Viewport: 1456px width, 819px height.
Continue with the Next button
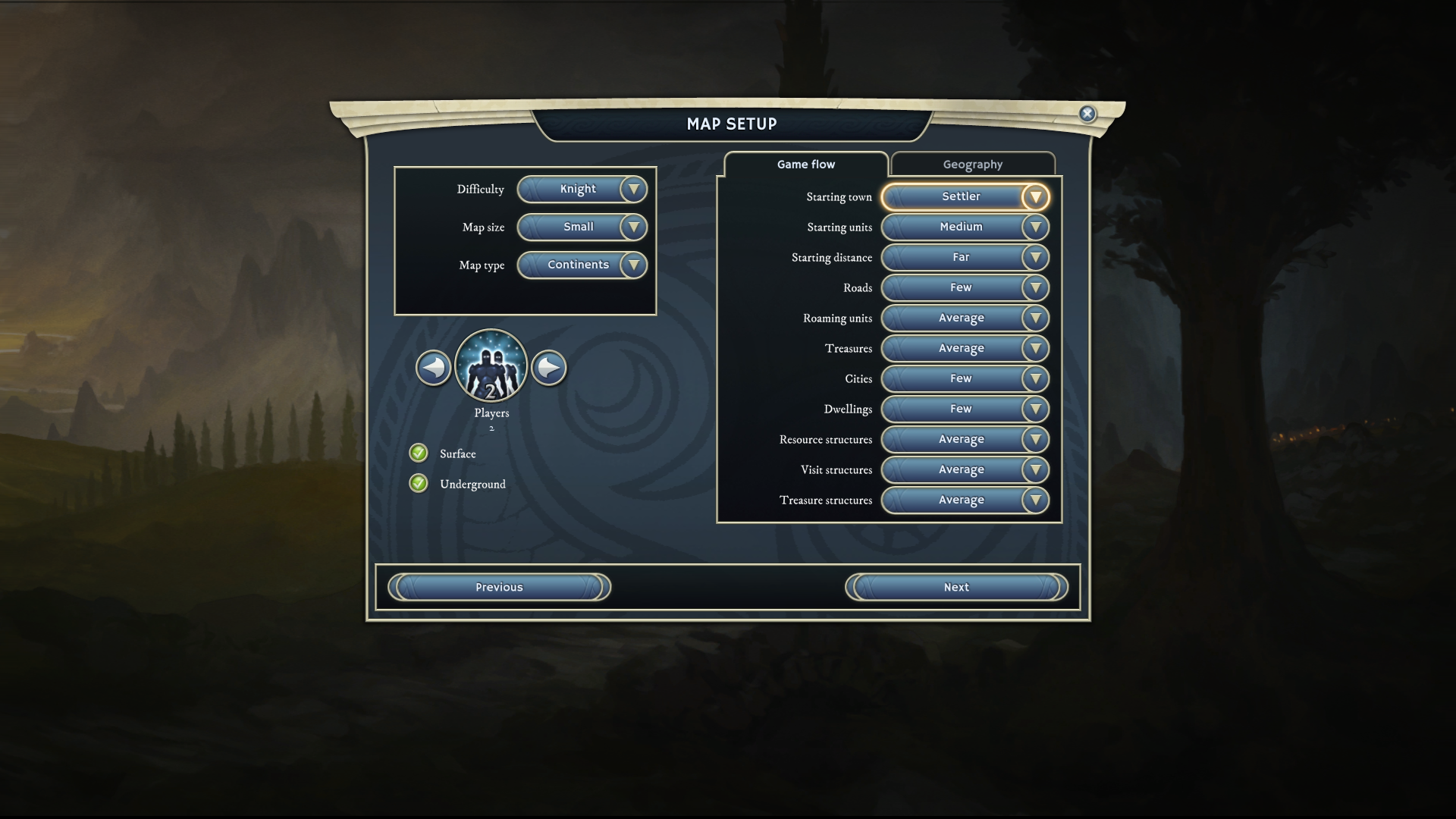[x=956, y=588]
